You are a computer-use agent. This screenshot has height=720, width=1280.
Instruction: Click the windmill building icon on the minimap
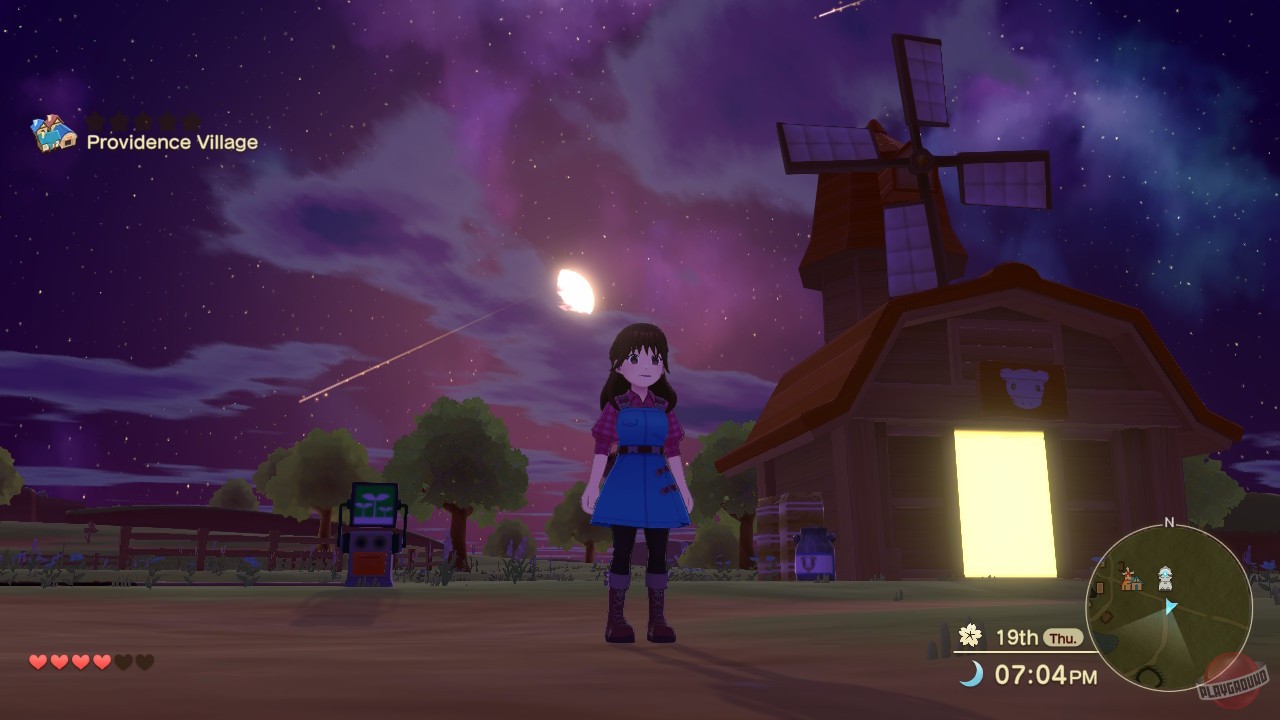tap(1127, 577)
